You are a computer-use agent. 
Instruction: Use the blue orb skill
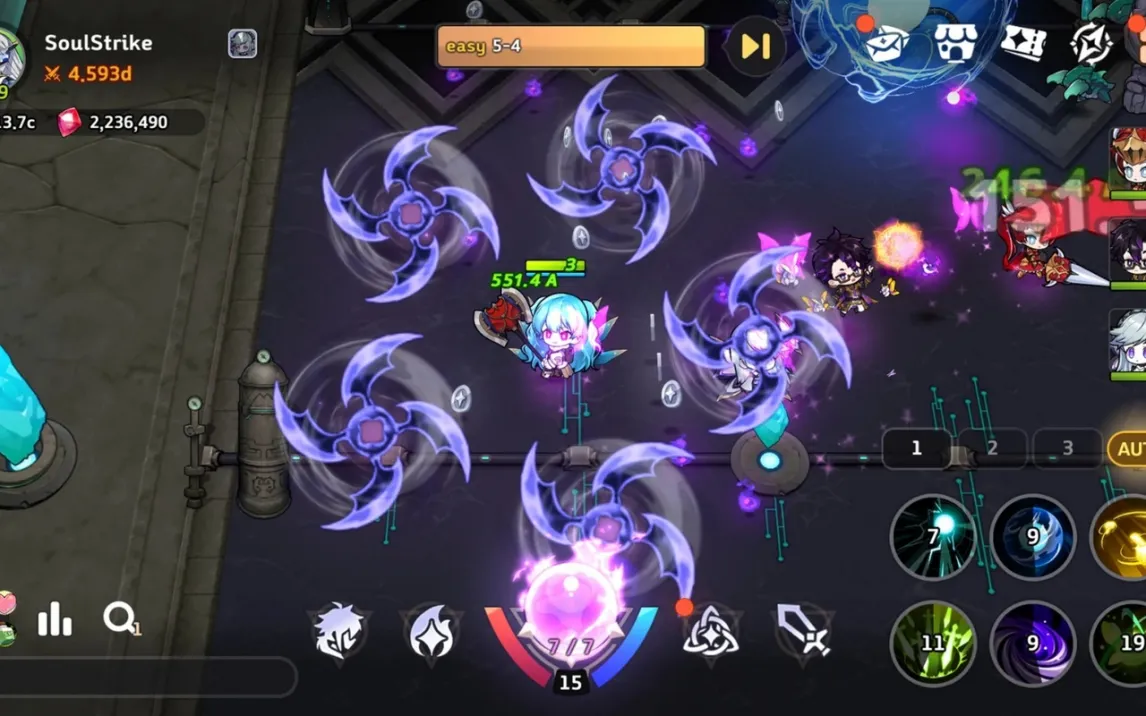click(1032, 537)
